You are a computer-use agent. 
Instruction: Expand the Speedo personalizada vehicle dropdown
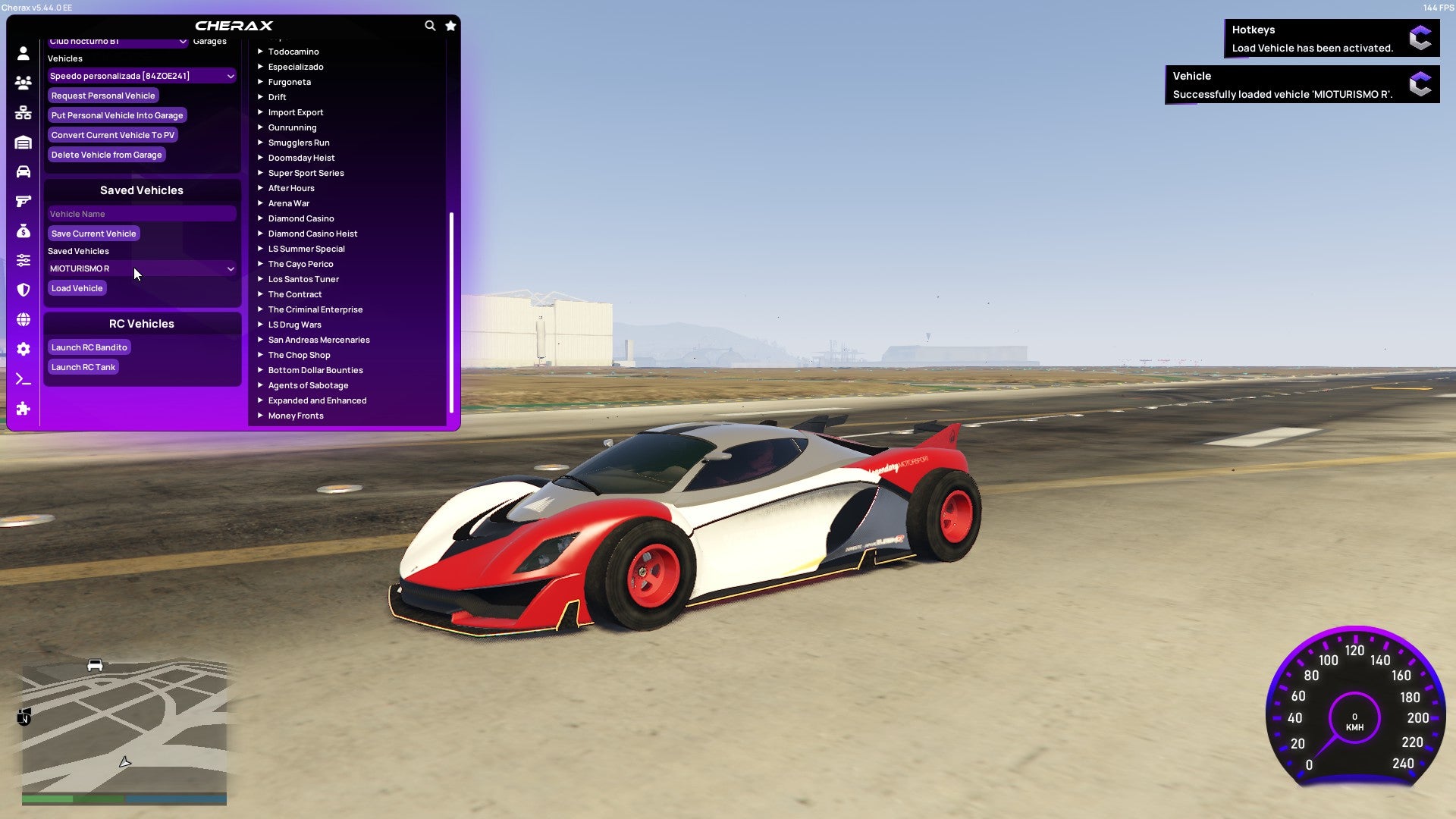click(x=141, y=76)
